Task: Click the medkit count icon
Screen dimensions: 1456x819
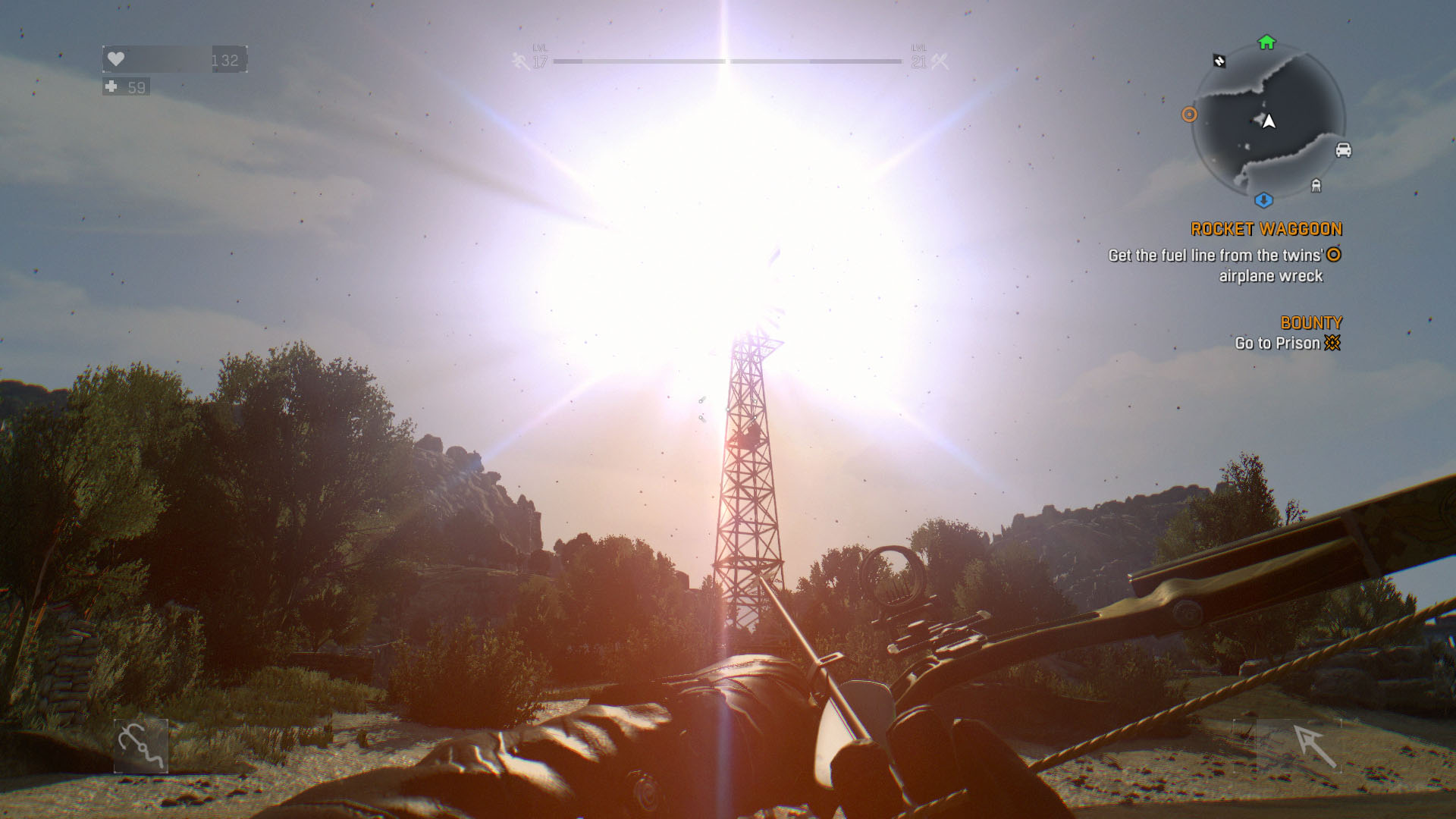Action: [x=111, y=87]
